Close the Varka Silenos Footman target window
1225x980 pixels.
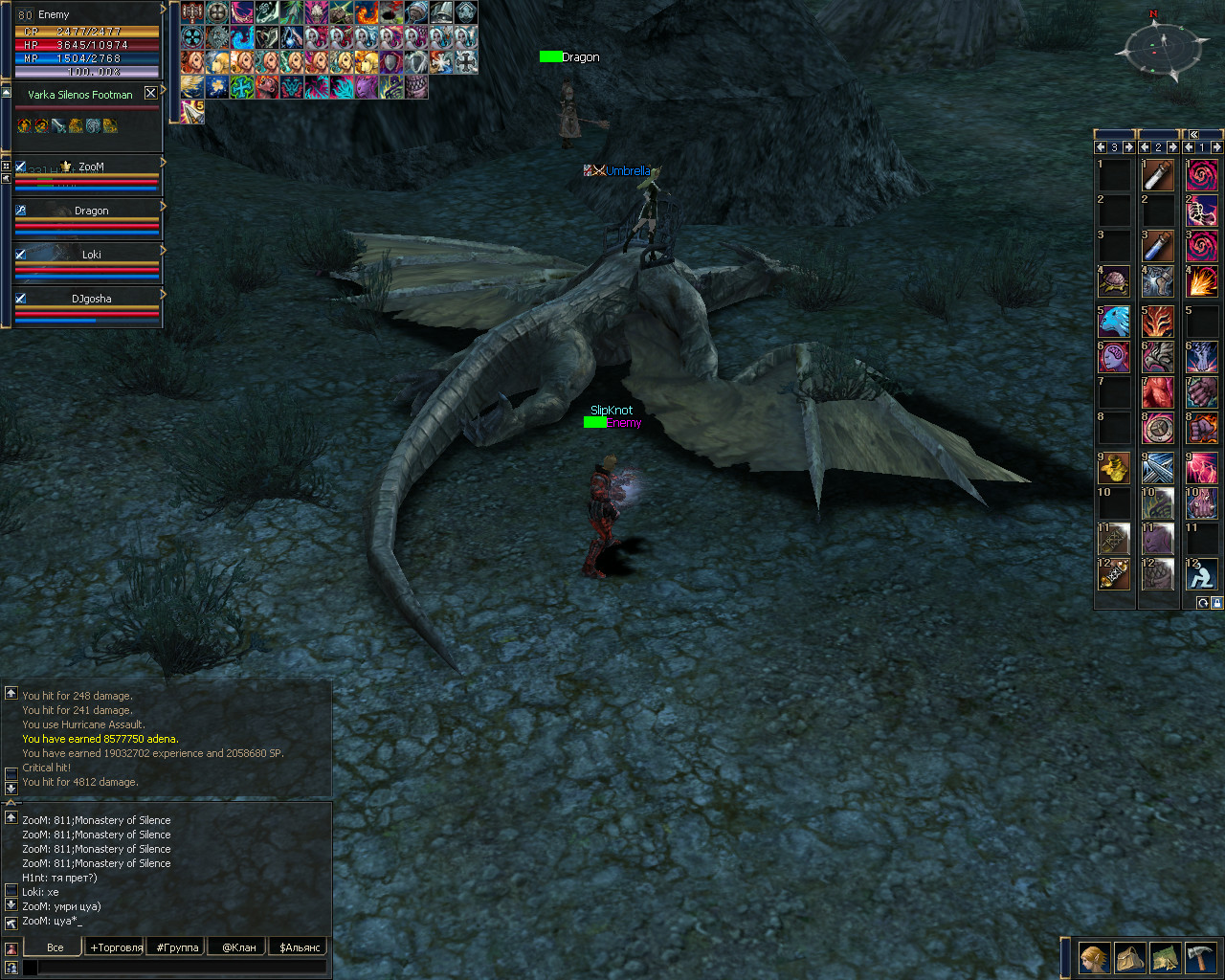coord(150,93)
